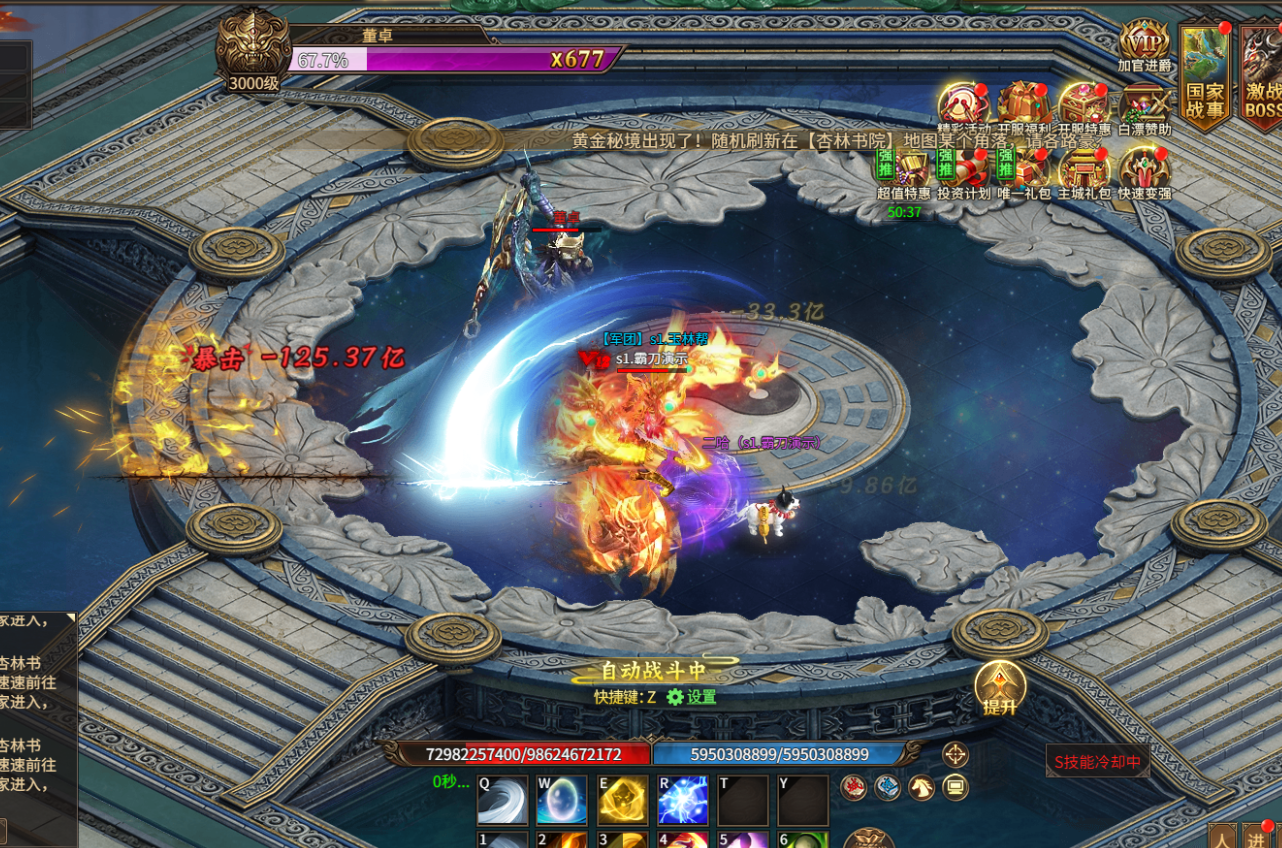Open the 开服福利 gift box icon

click(x=1022, y=105)
